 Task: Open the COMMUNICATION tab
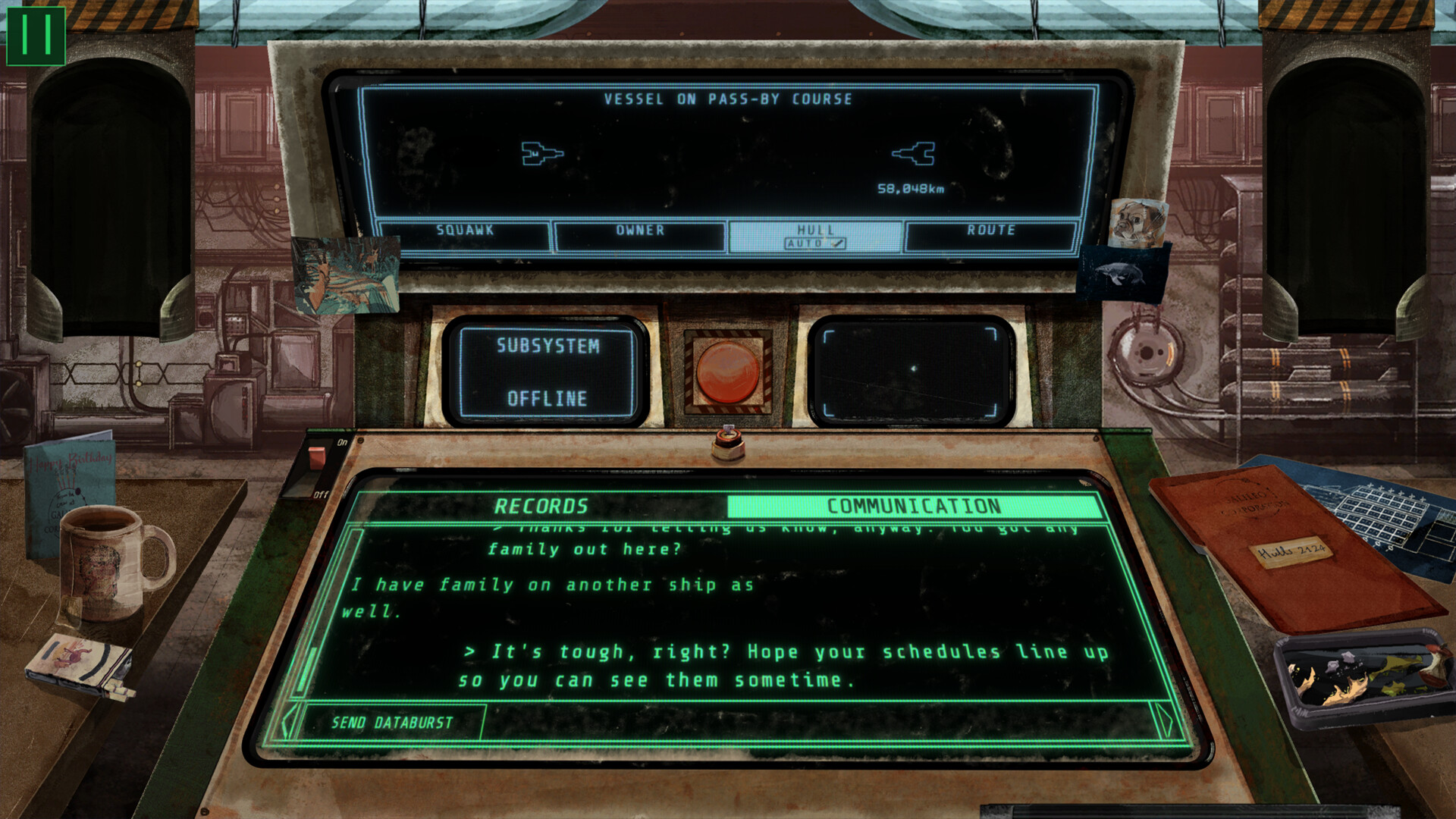click(914, 504)
